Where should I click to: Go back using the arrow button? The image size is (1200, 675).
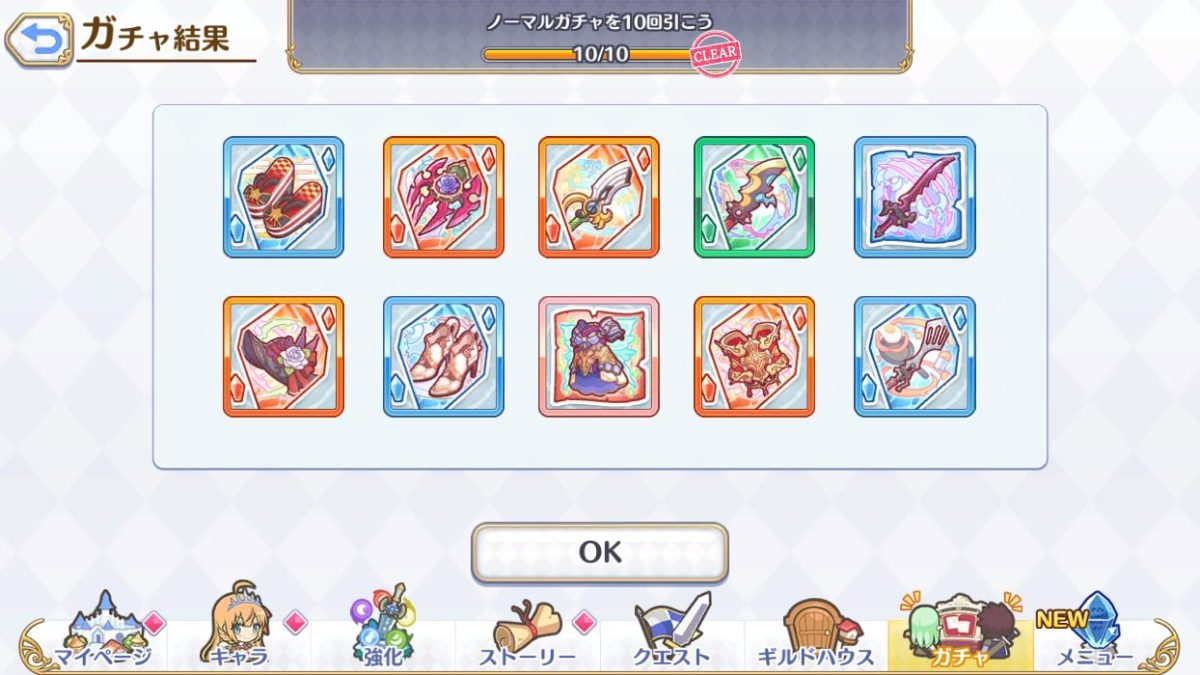40,40
